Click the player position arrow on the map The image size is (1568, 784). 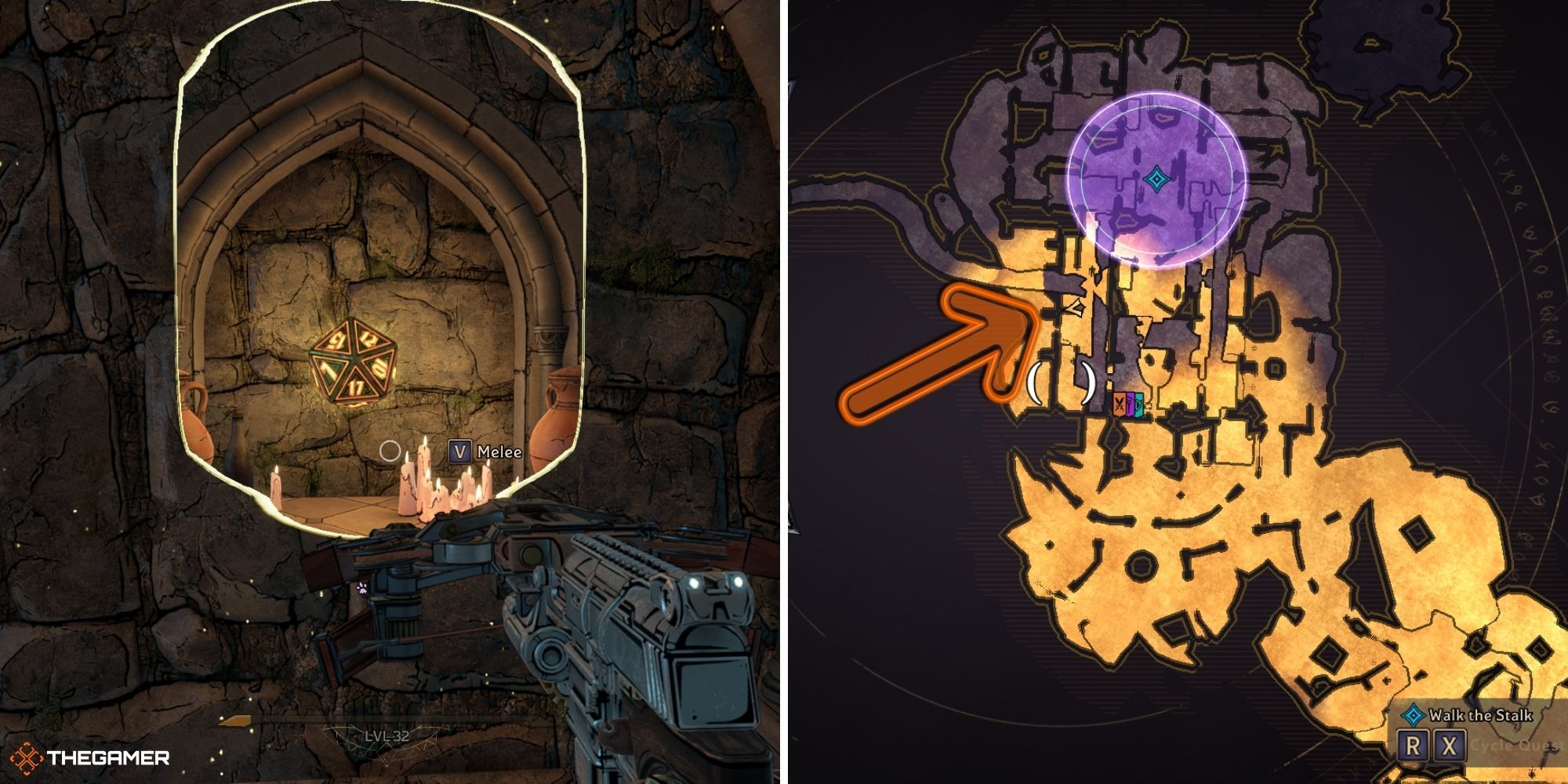pos(1076,307)
